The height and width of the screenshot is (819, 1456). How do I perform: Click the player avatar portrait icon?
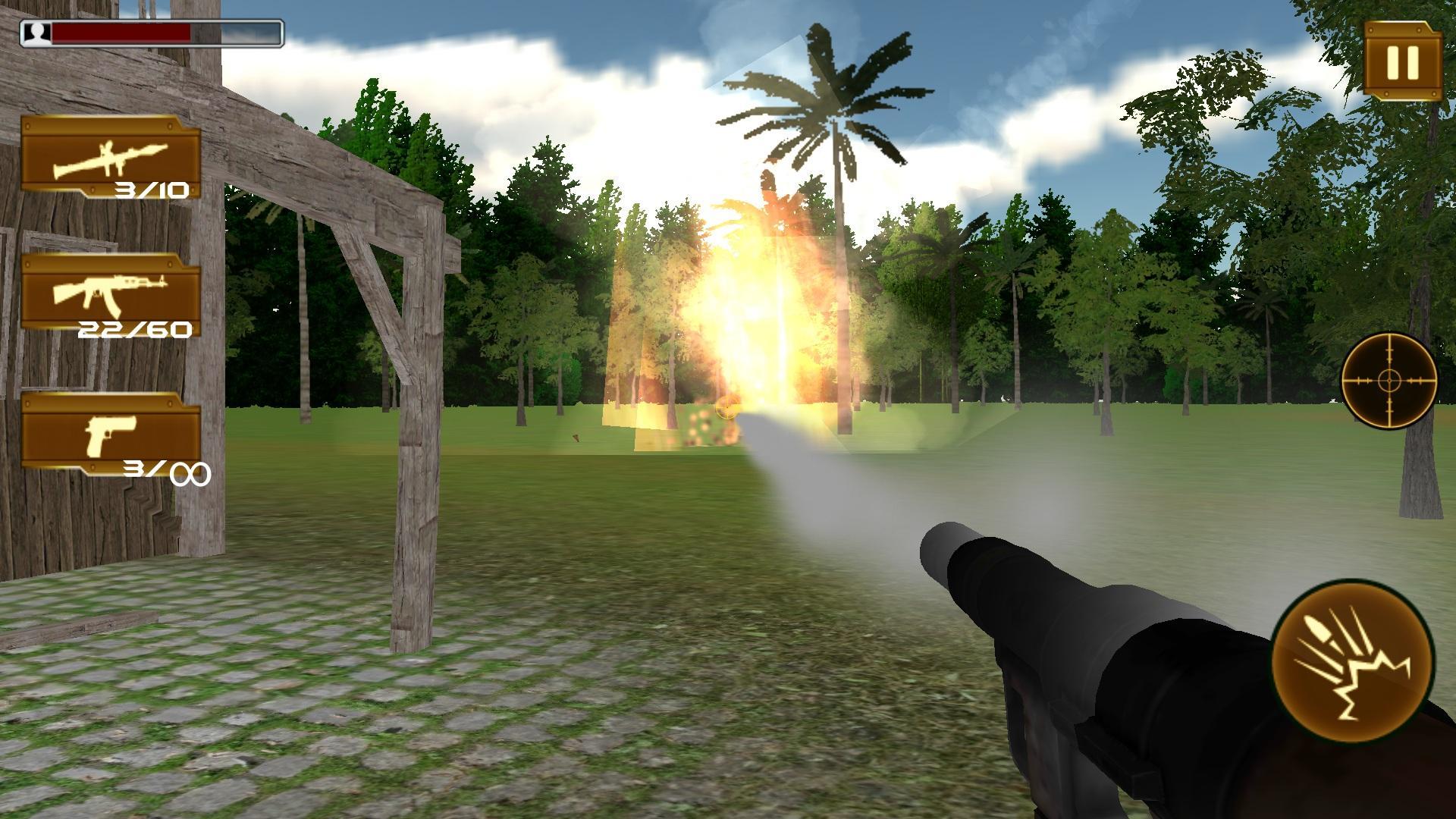(x=36, y=32)
